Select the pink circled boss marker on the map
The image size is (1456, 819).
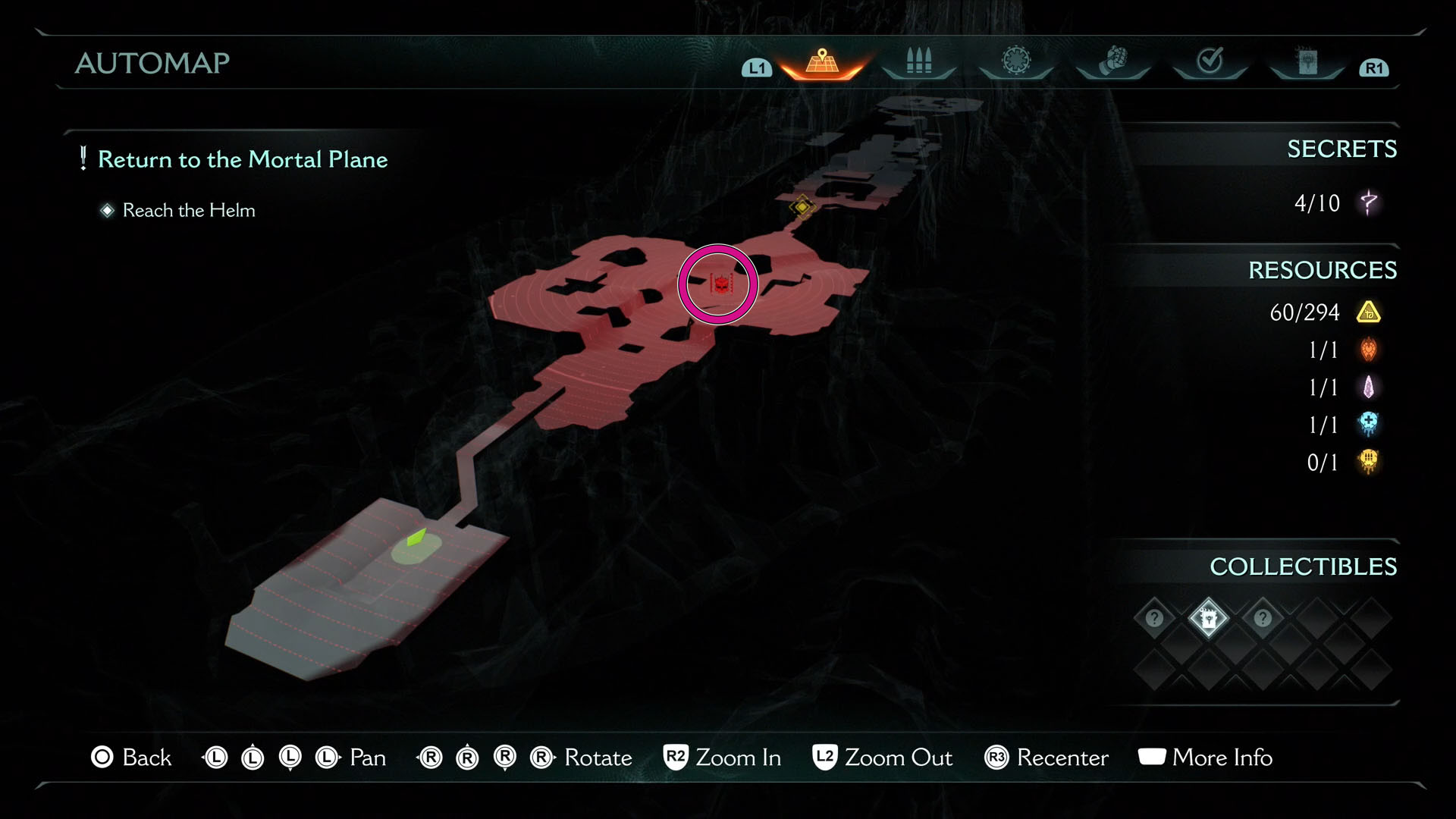tap(718, 283)
